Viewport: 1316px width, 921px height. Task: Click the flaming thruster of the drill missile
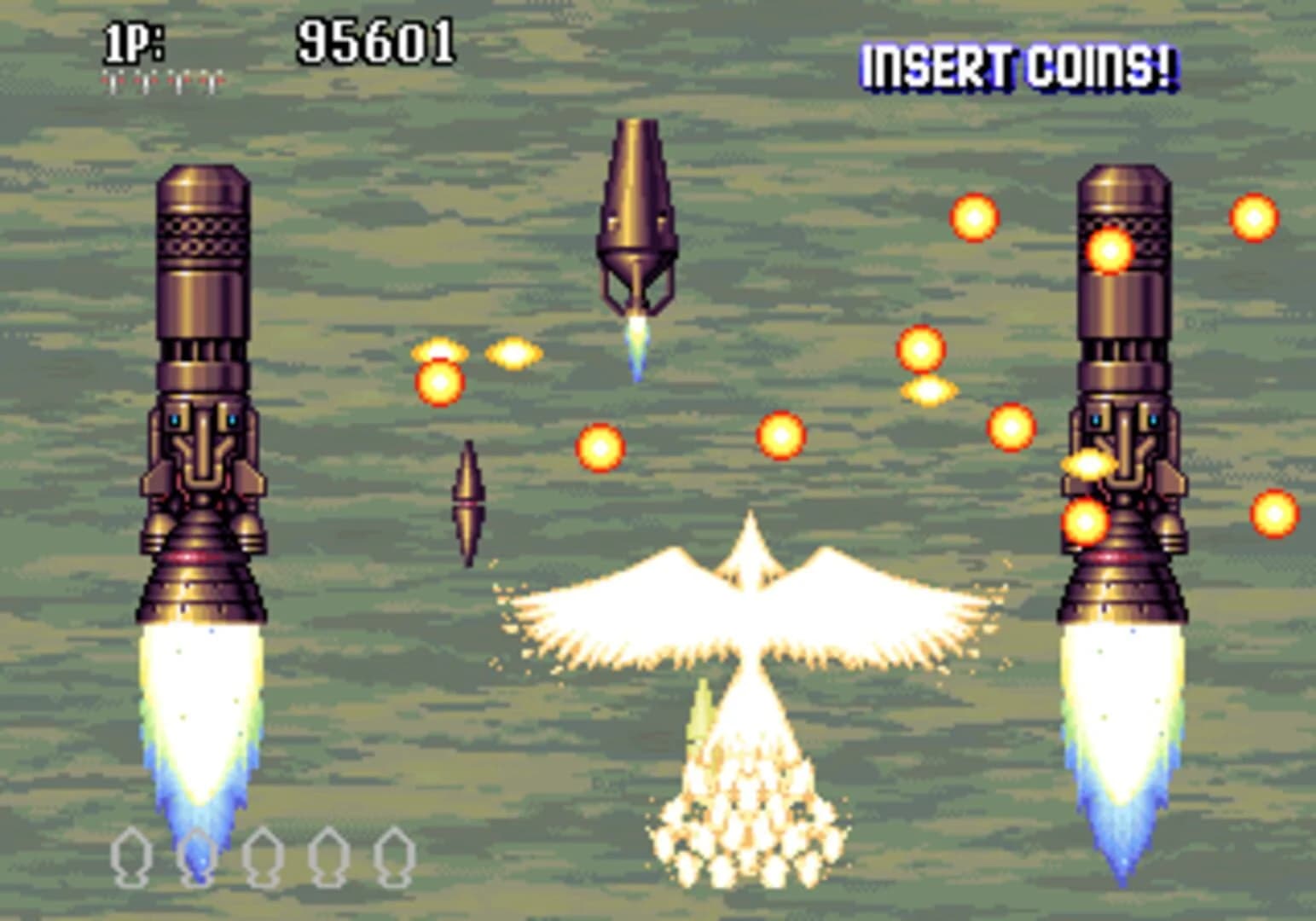pyautogui.click(x=638, y=345)
